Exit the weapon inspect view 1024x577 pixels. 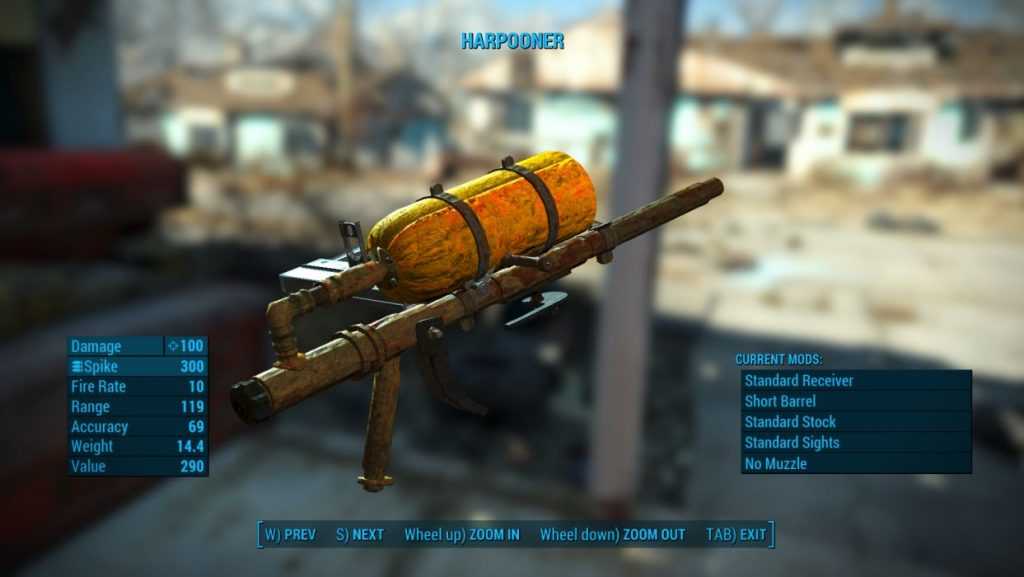(736, 535)
